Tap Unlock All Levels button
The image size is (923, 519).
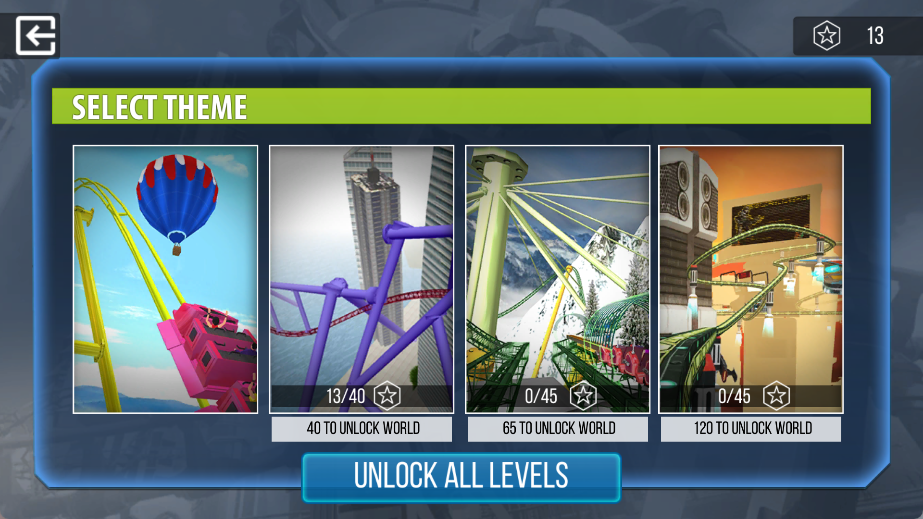pos(461,476)
